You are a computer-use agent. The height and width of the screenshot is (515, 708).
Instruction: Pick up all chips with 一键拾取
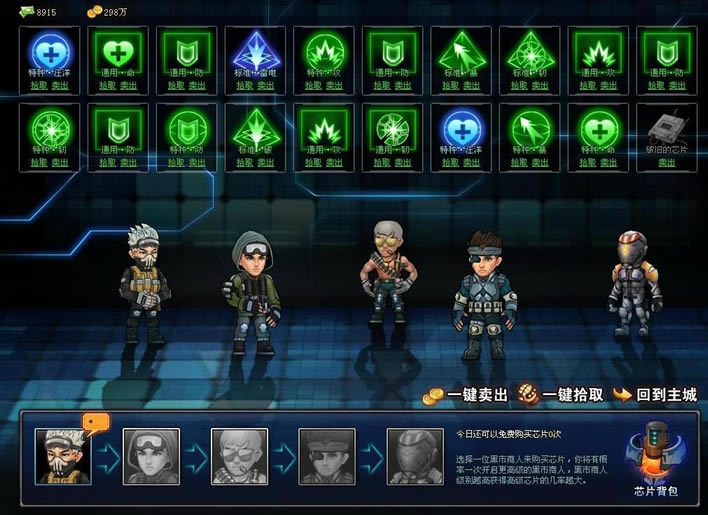point(562,395)
